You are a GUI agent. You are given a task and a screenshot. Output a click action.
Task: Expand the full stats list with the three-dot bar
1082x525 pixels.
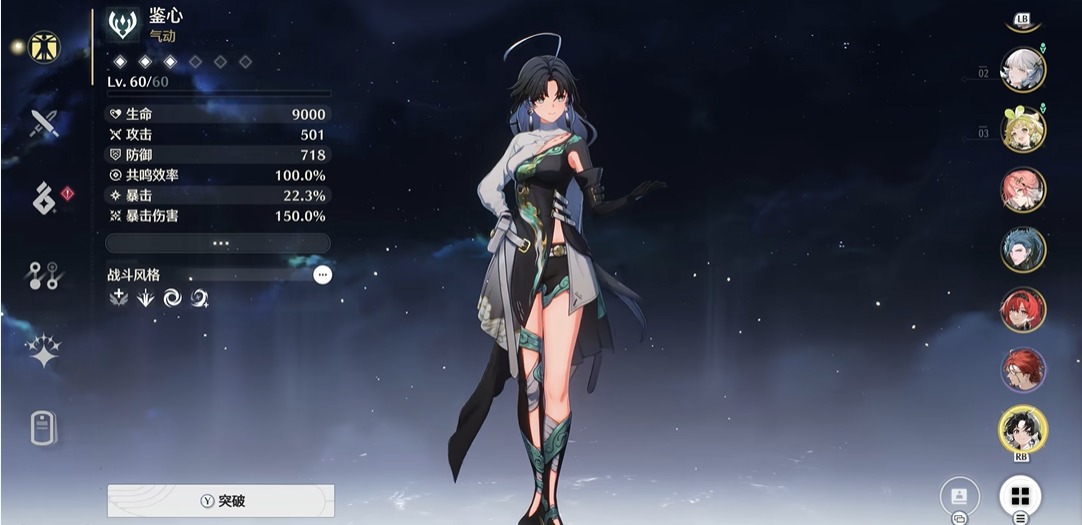[218, 243]
